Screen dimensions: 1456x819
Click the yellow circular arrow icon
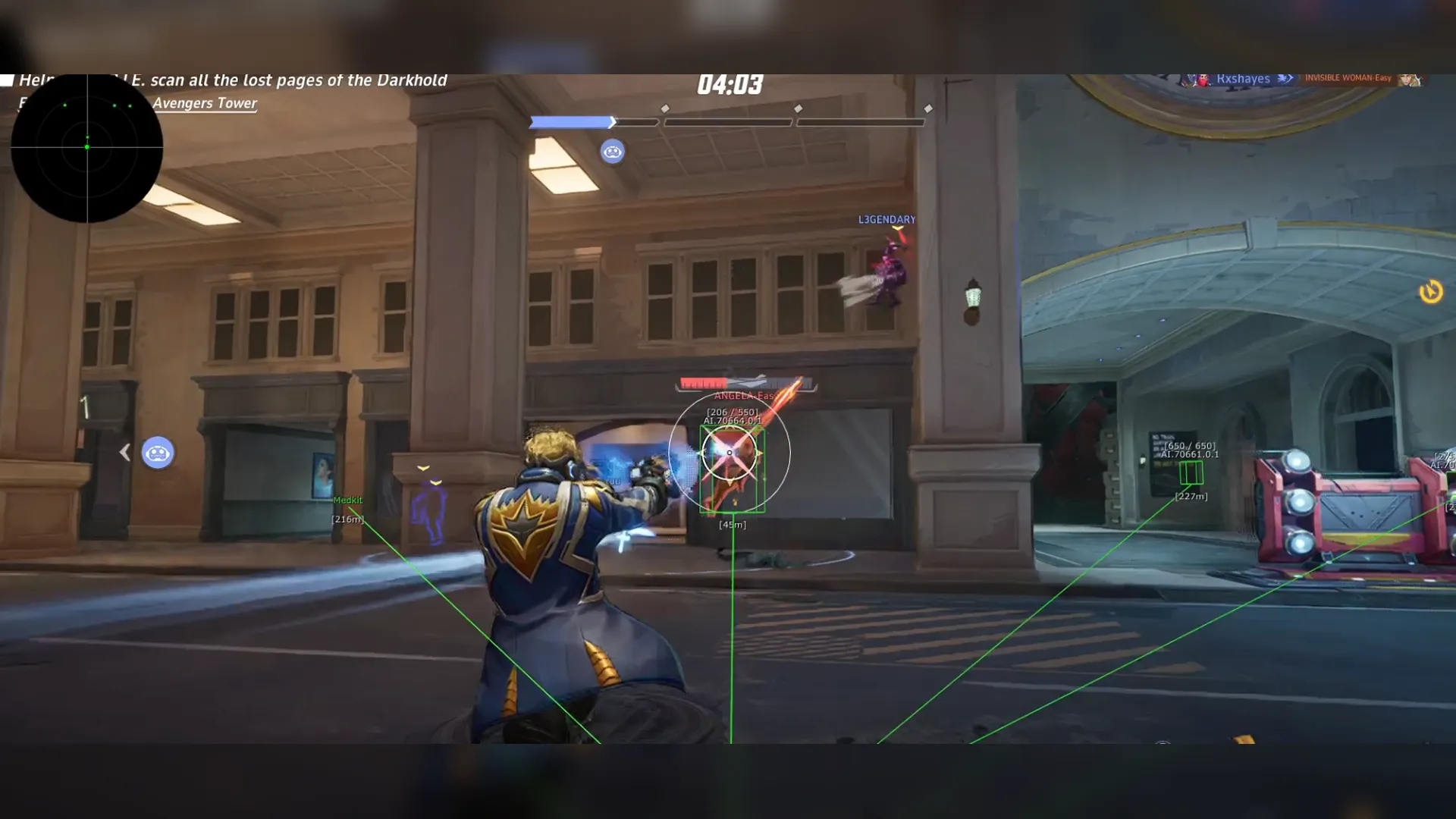point(1430,291)
